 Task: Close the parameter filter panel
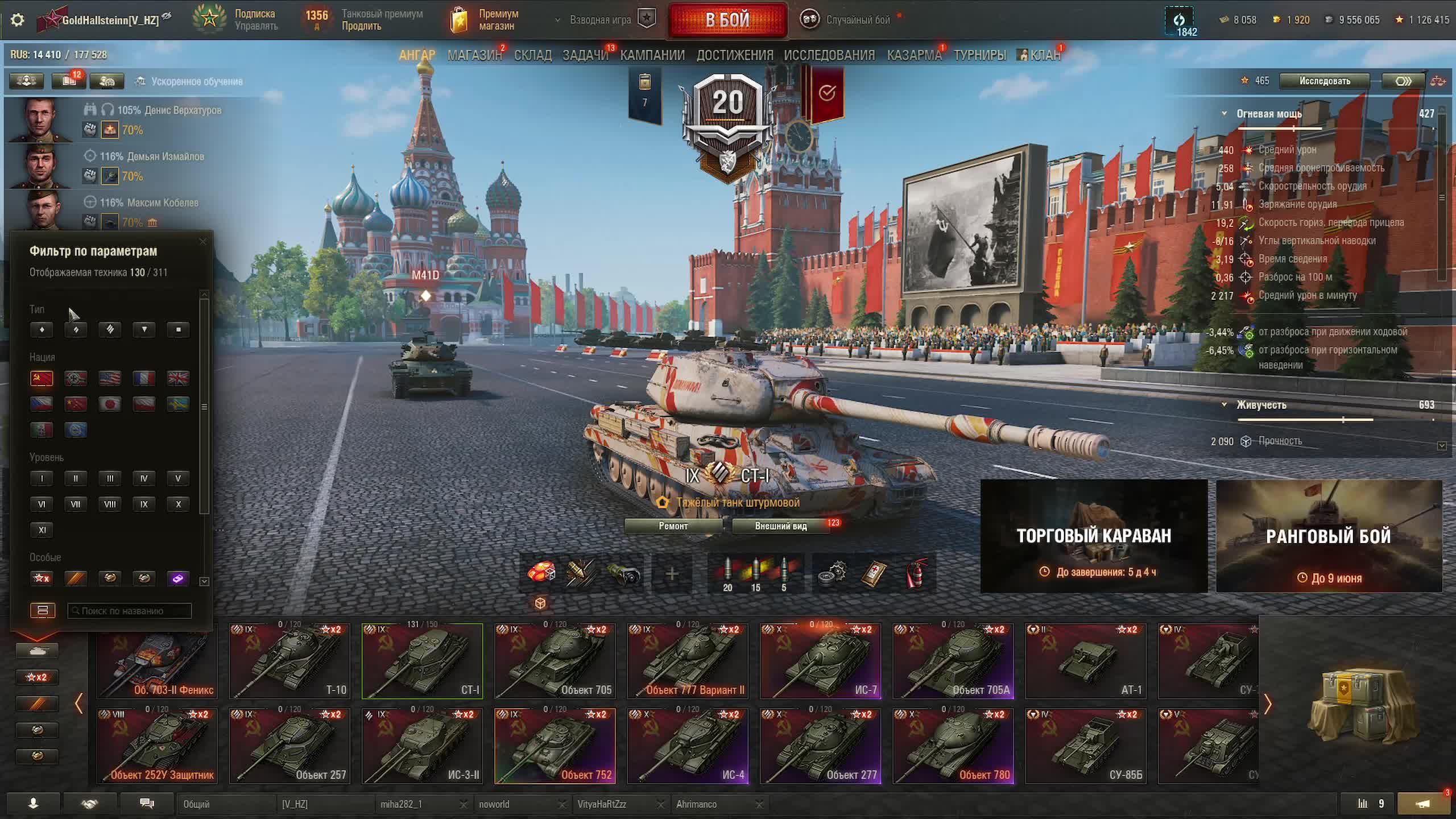[x=203, y=242]
